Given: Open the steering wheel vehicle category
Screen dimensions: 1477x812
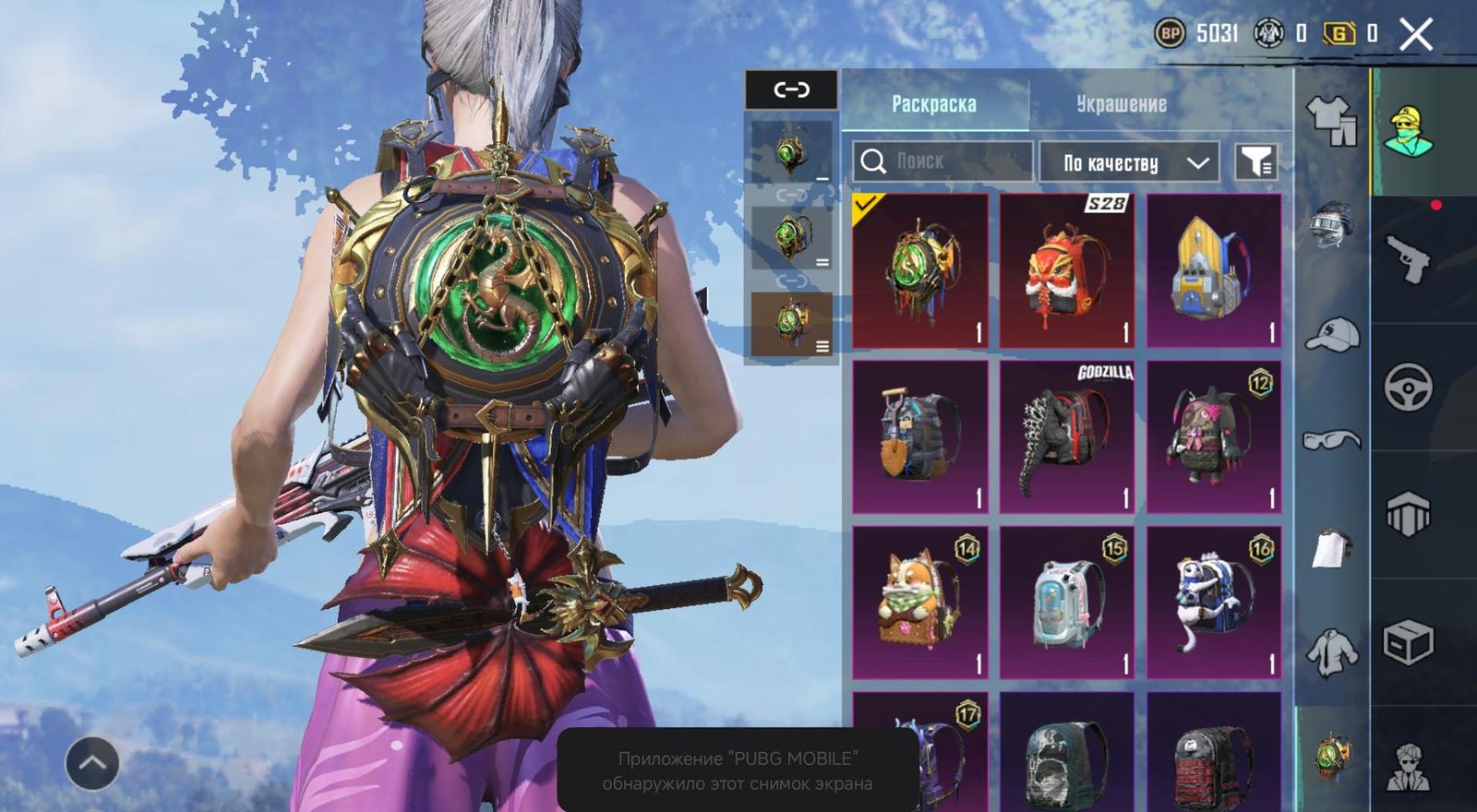Looking at the screenshot, I should tap(1407, 386).
